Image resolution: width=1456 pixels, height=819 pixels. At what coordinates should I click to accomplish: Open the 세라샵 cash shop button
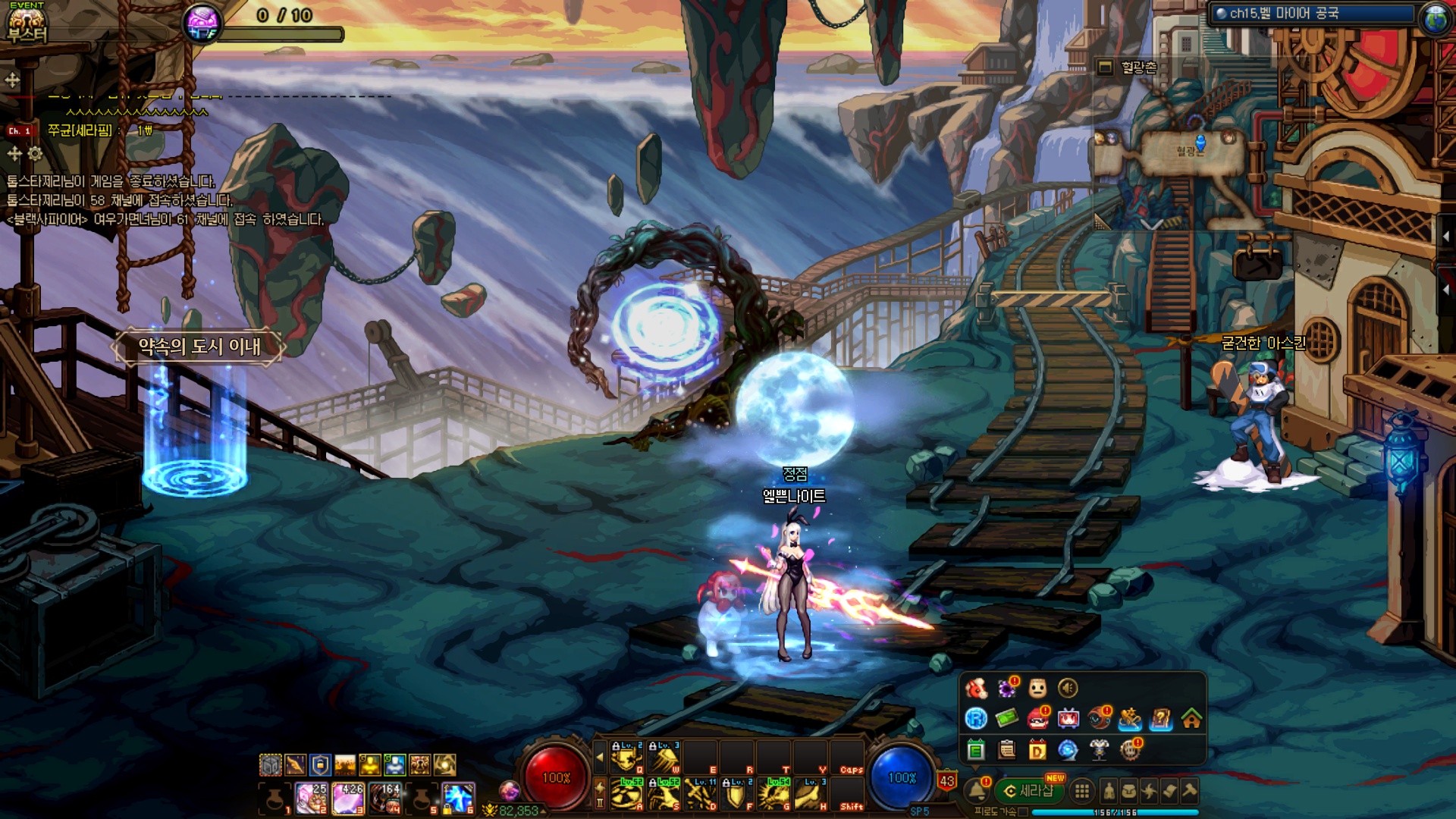(x=1029, y=791)
